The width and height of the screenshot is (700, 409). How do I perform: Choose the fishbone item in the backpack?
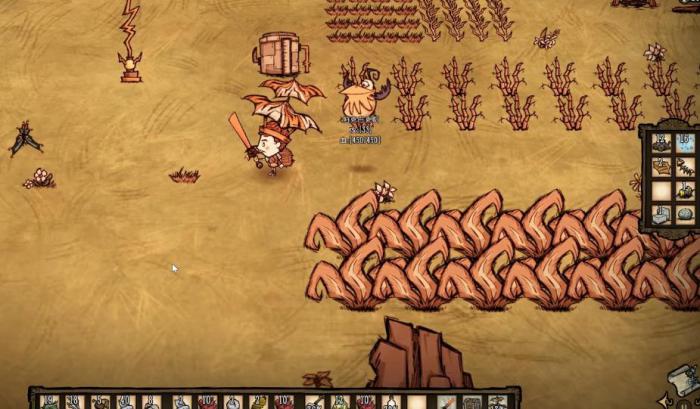coord(686,167)
